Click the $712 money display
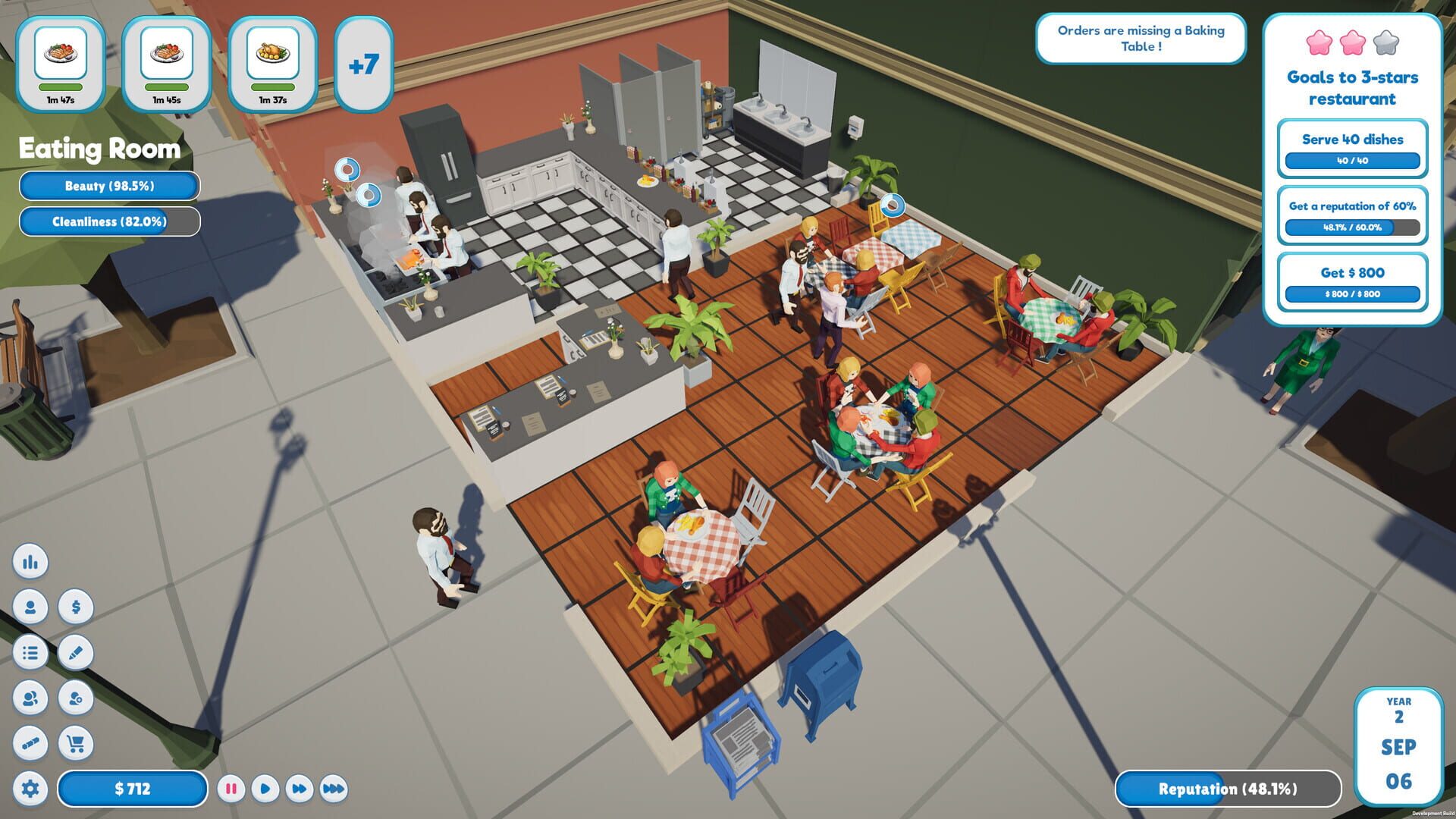This screenshot has height=819, width=1456. (133, 789)
